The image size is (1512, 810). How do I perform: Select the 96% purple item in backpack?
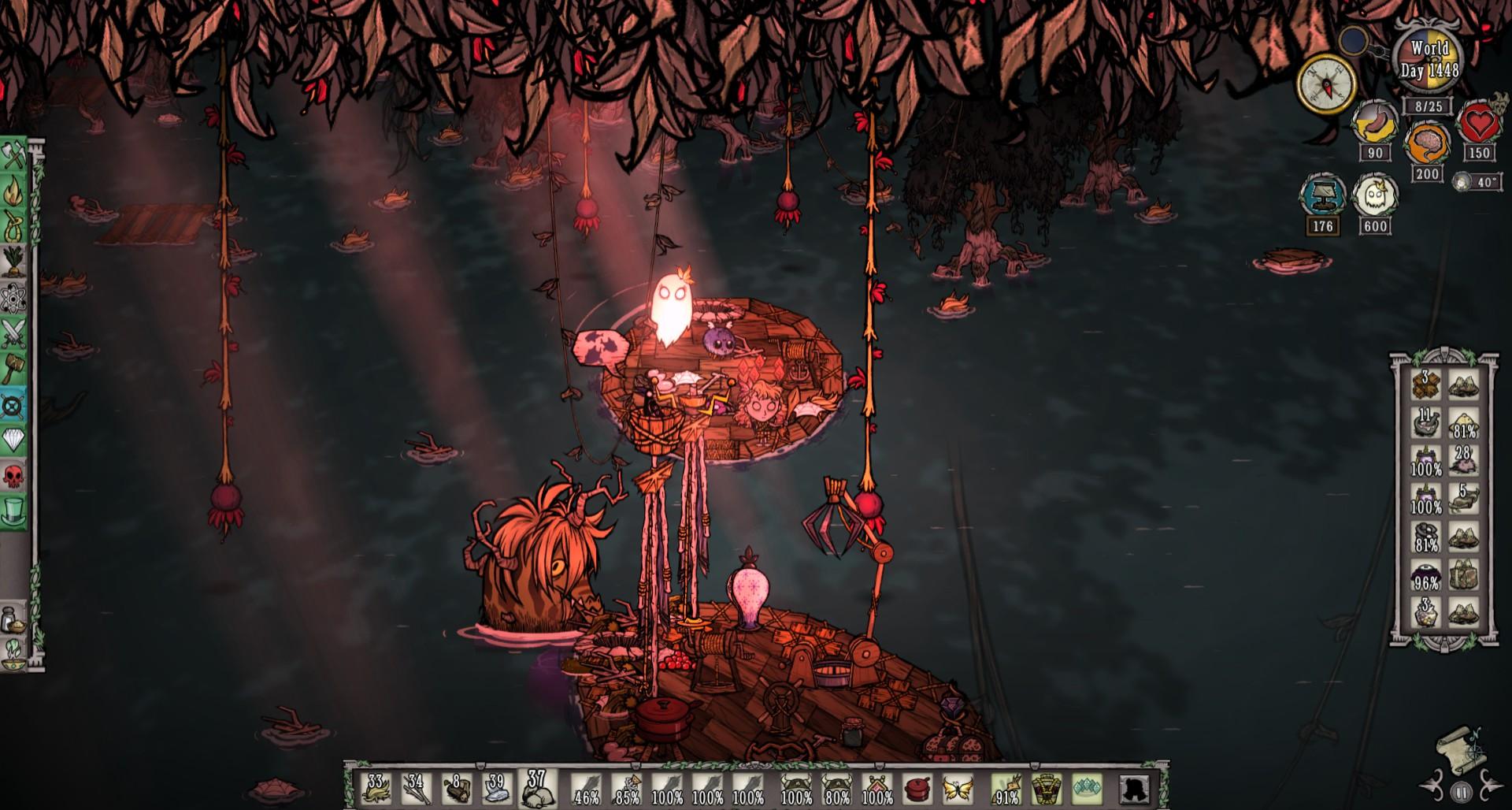point(1425,576)
